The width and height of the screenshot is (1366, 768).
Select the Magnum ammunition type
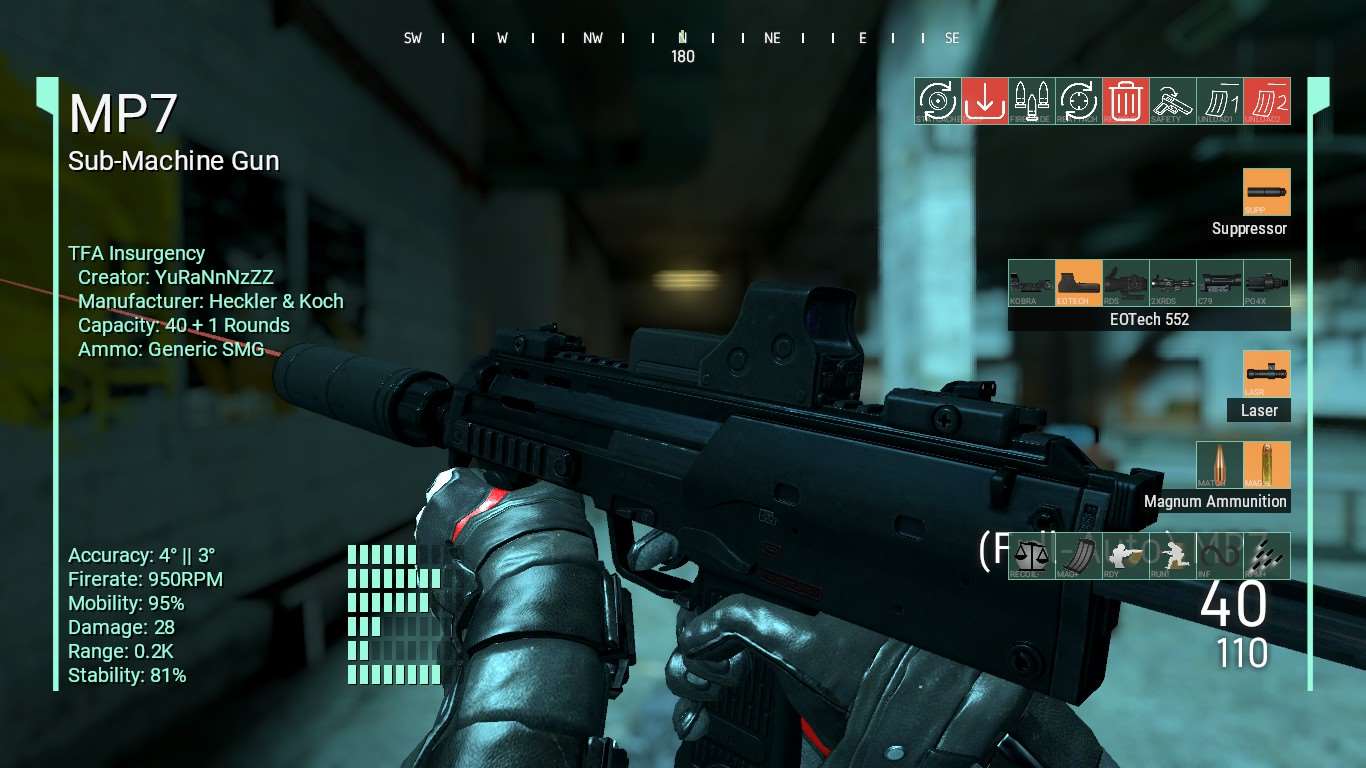point(1266,465)
